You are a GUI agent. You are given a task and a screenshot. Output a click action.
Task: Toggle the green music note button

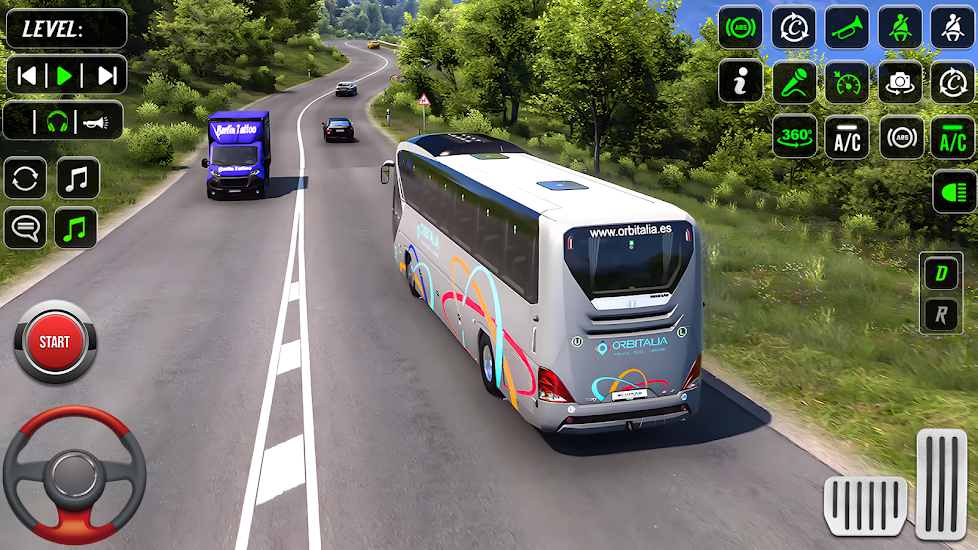click(x=78, y=227)
